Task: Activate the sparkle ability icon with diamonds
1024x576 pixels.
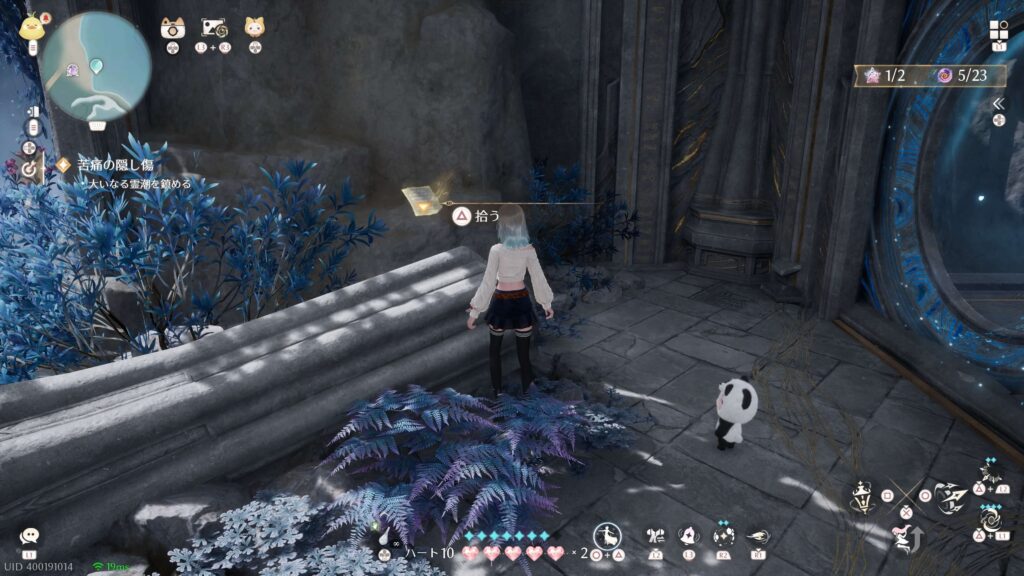Action: coord(723,534)
